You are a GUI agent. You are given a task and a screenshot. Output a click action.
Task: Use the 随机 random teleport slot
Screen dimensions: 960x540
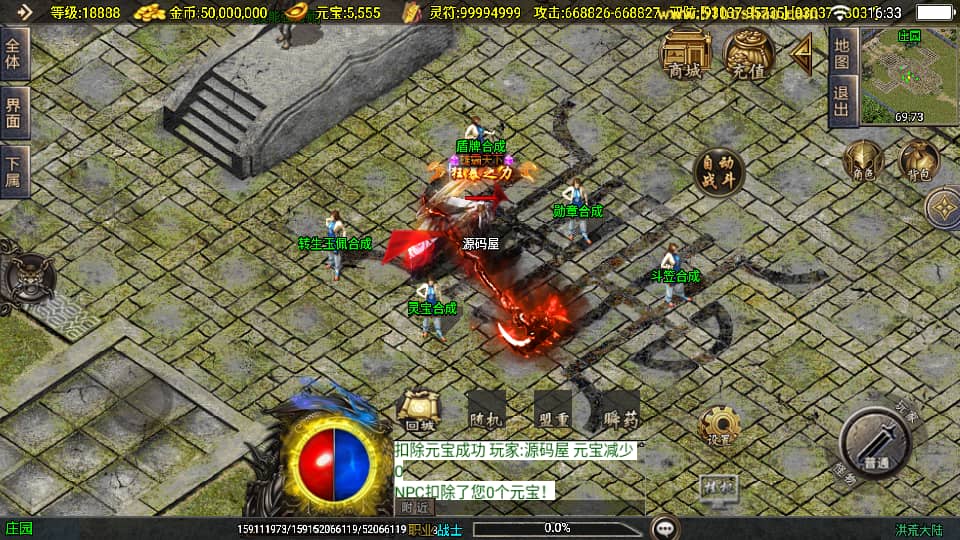pyautogui.click(x=487, y=410)
